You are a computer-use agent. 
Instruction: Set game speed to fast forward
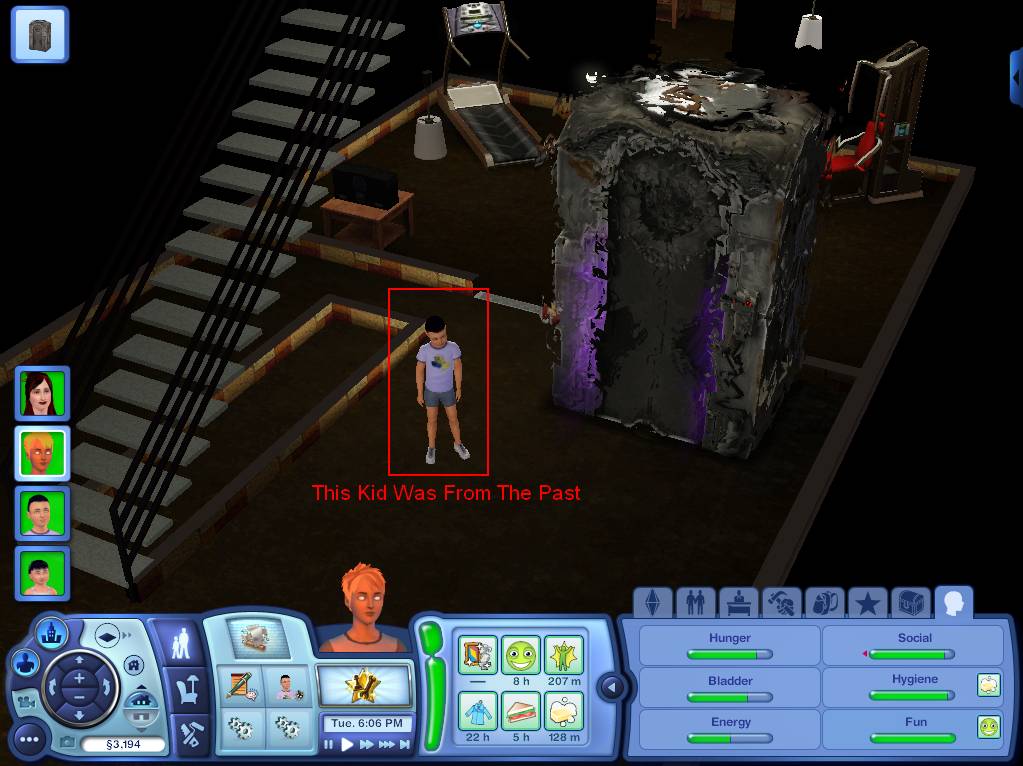point(367,744)
